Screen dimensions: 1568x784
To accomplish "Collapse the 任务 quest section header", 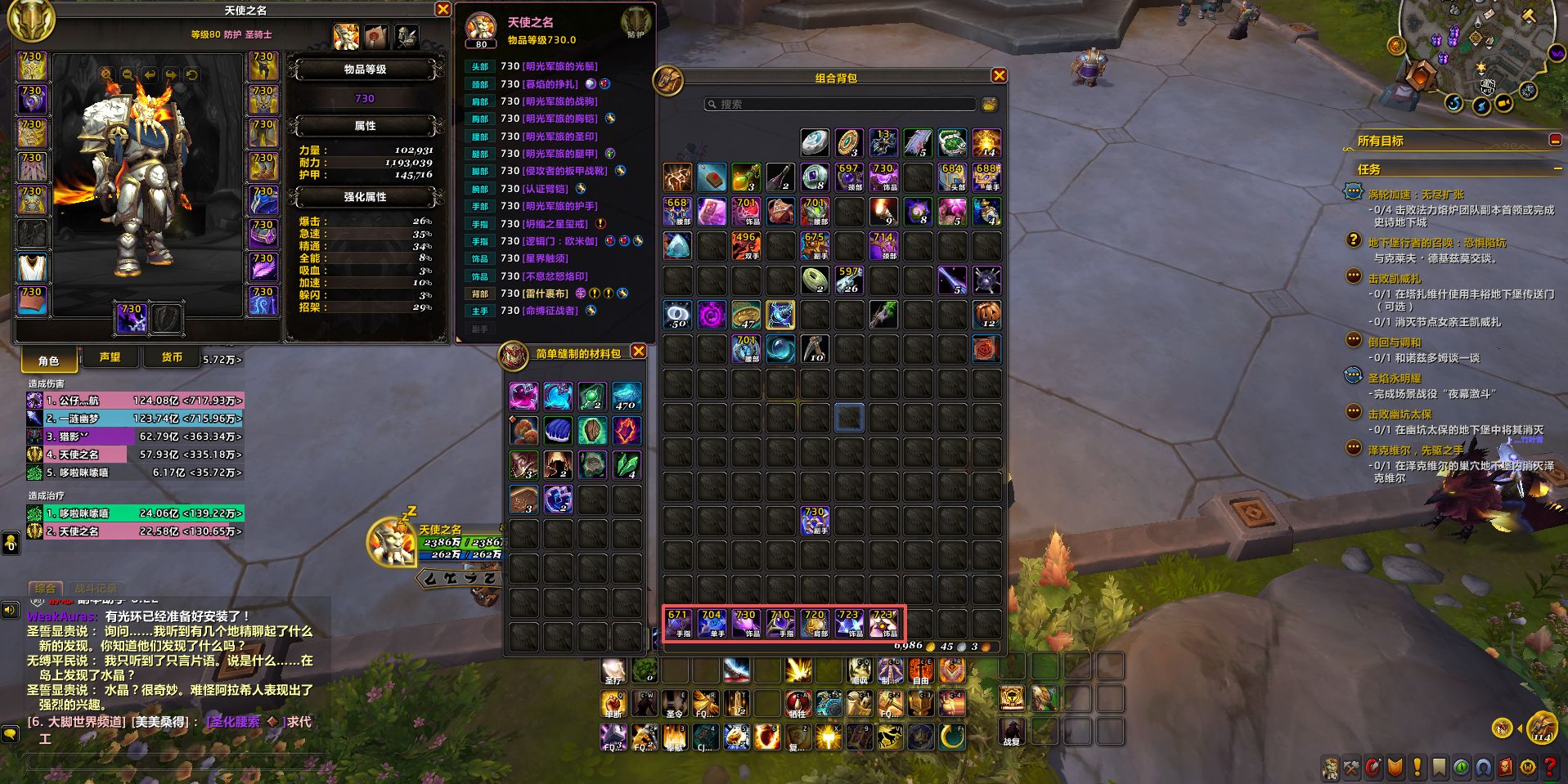I will 1557,168.
